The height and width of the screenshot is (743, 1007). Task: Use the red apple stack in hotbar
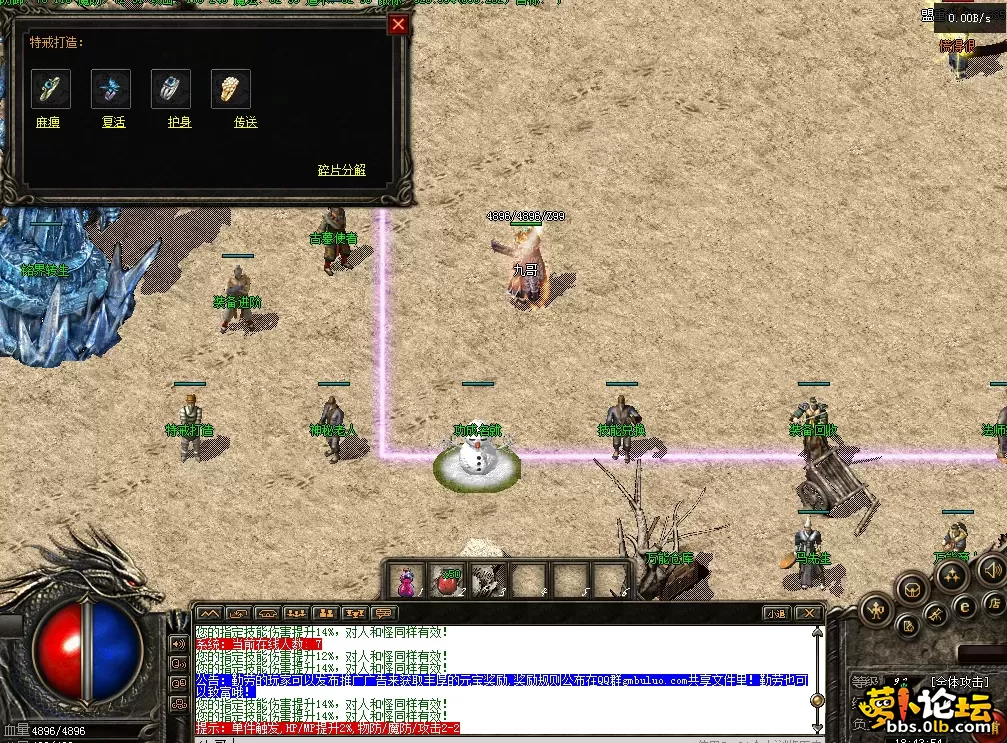[447, 580]
